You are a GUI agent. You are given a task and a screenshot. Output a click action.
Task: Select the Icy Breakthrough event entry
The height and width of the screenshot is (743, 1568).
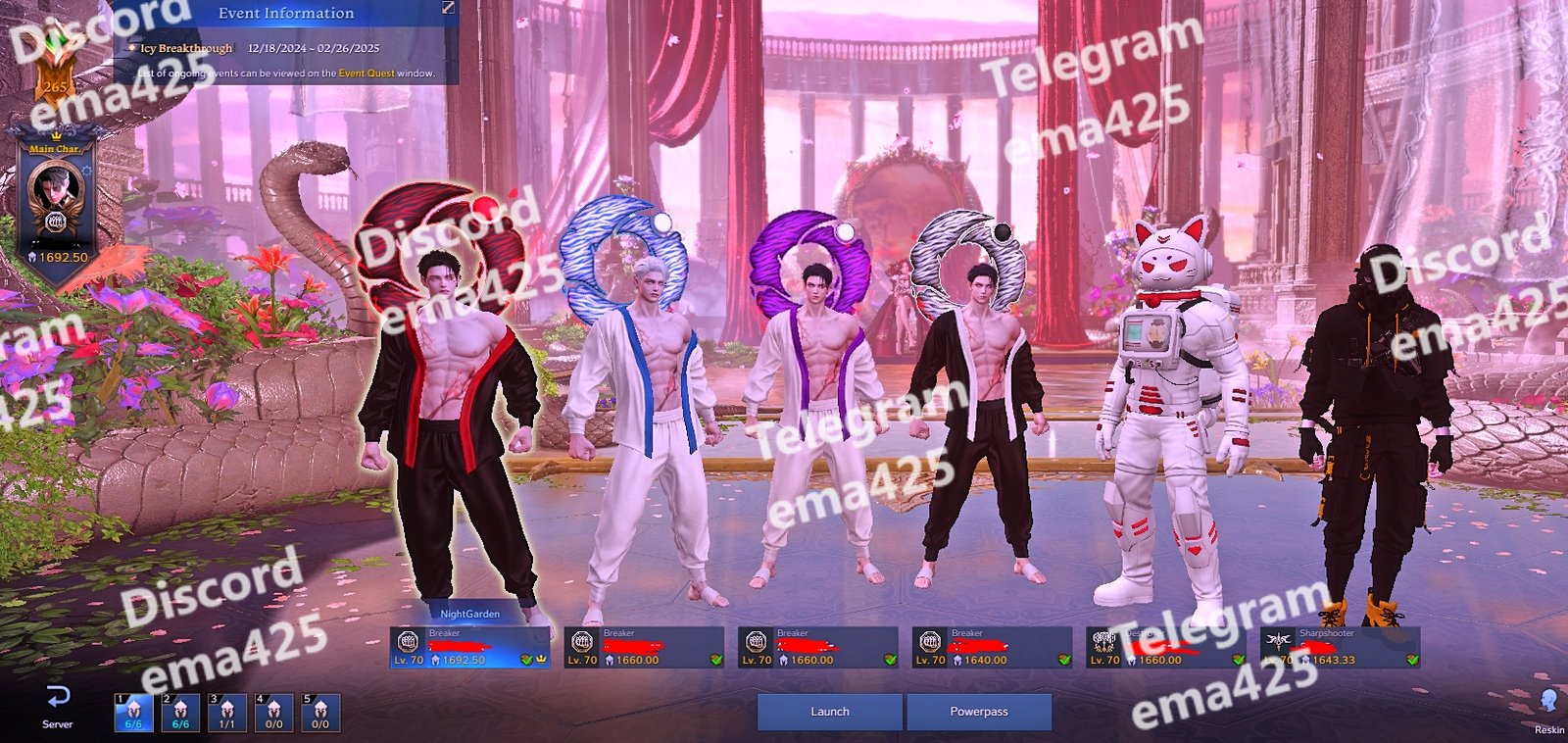point(186,48)
